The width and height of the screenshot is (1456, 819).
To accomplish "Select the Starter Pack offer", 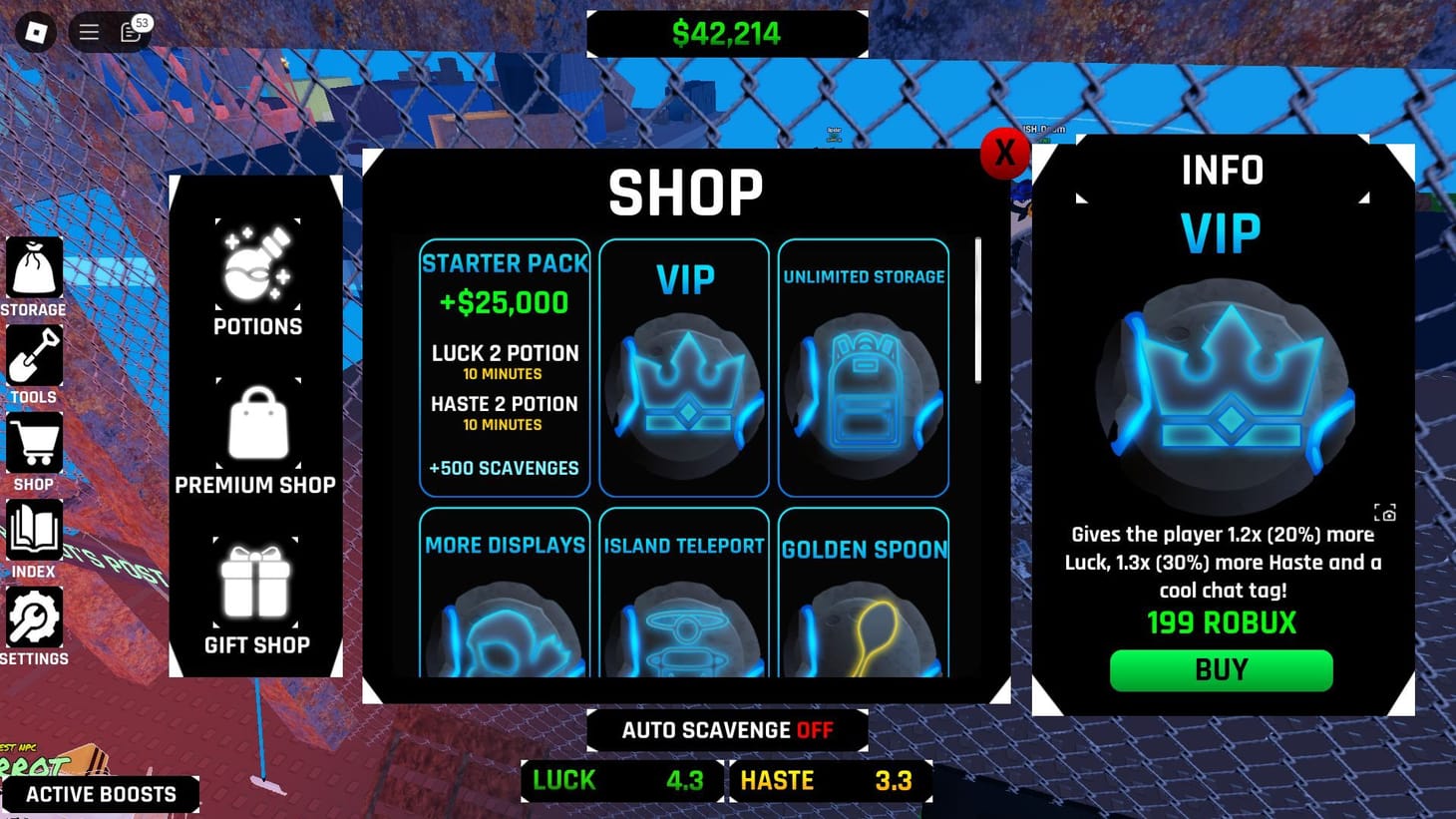I will click(x=505, y=367).
